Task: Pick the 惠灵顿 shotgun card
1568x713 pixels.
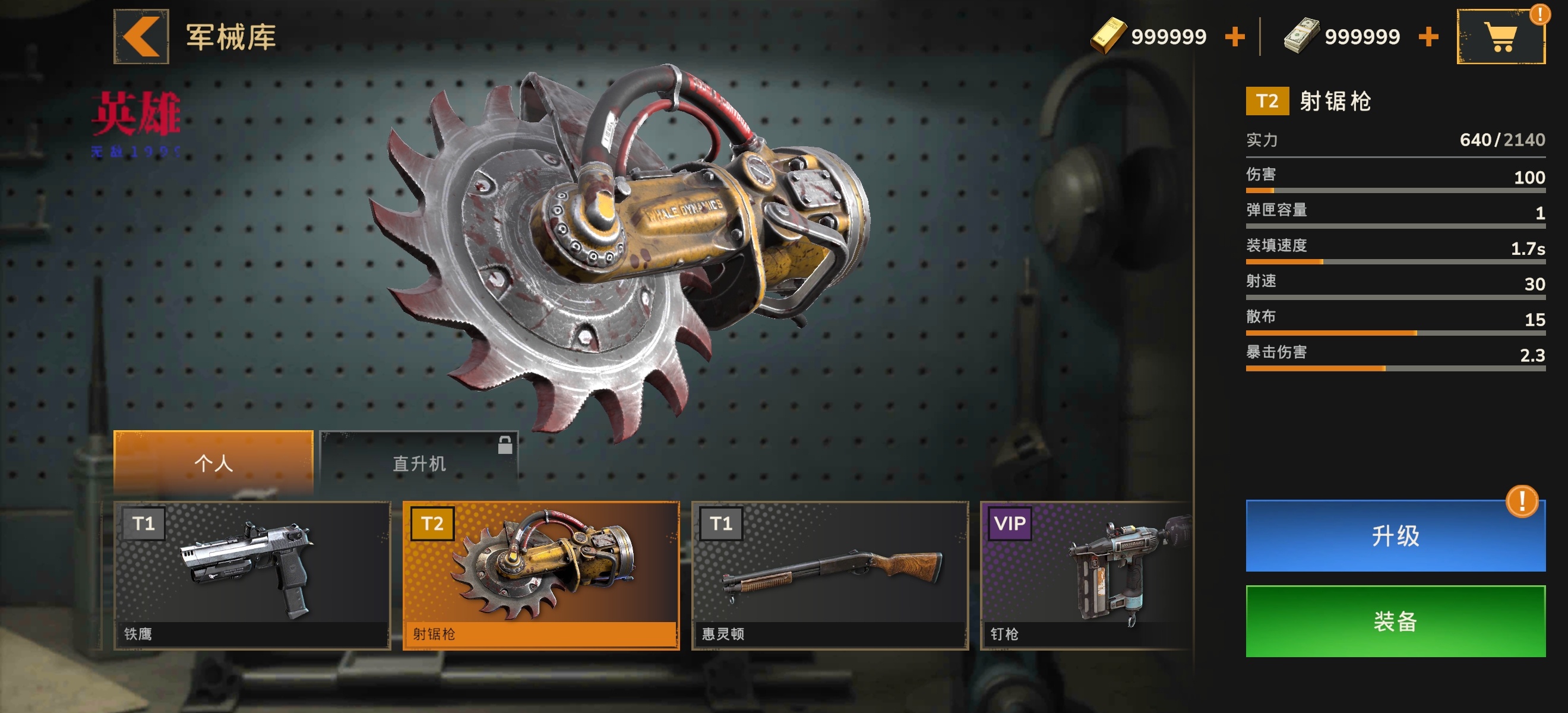Action: pyautogui.click(x=829, y=575)
